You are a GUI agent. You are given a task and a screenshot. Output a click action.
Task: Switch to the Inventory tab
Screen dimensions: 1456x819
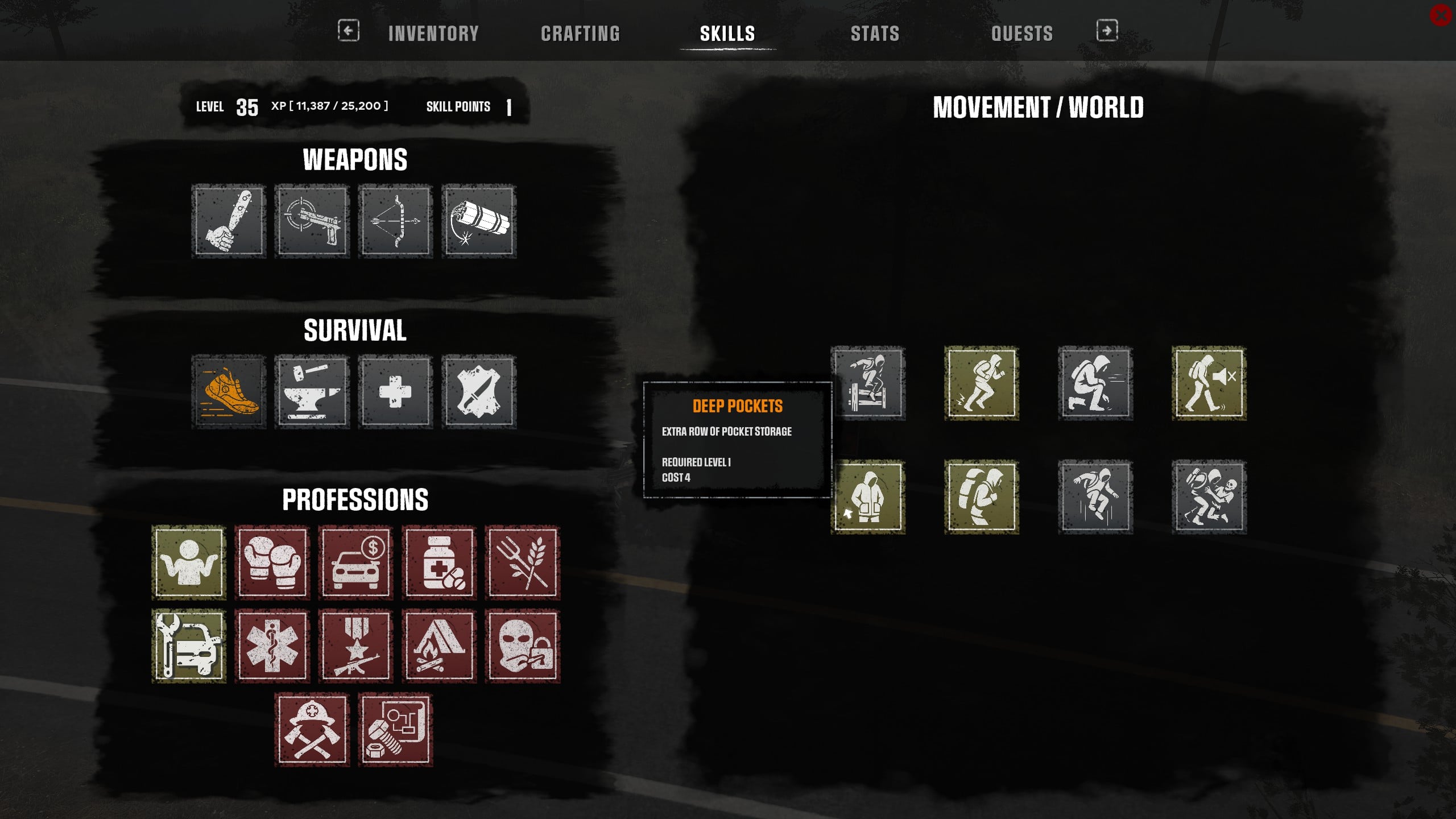coord(433,34)
